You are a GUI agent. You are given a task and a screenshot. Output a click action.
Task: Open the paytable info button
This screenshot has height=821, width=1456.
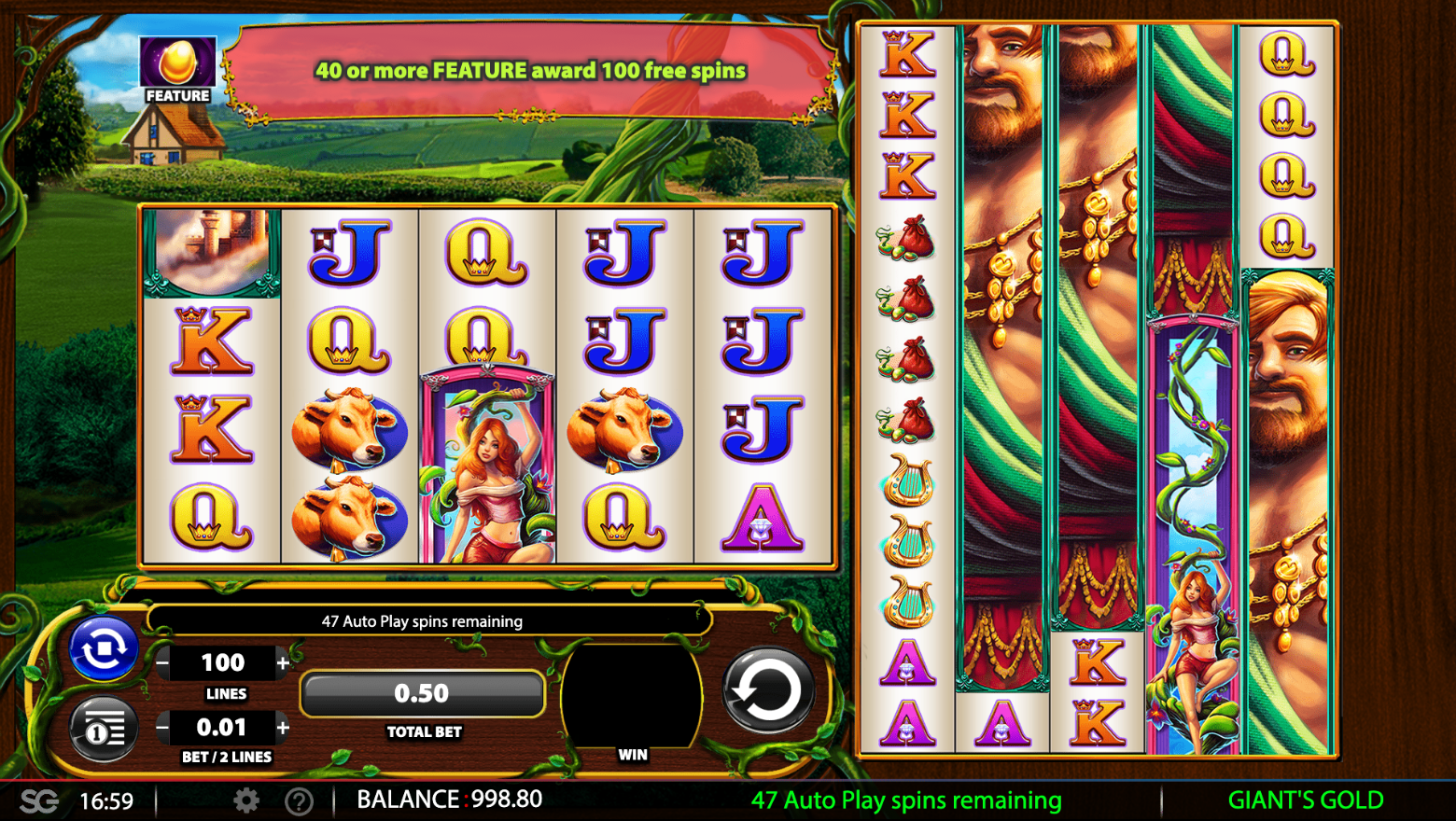click(x=104, y=730)
